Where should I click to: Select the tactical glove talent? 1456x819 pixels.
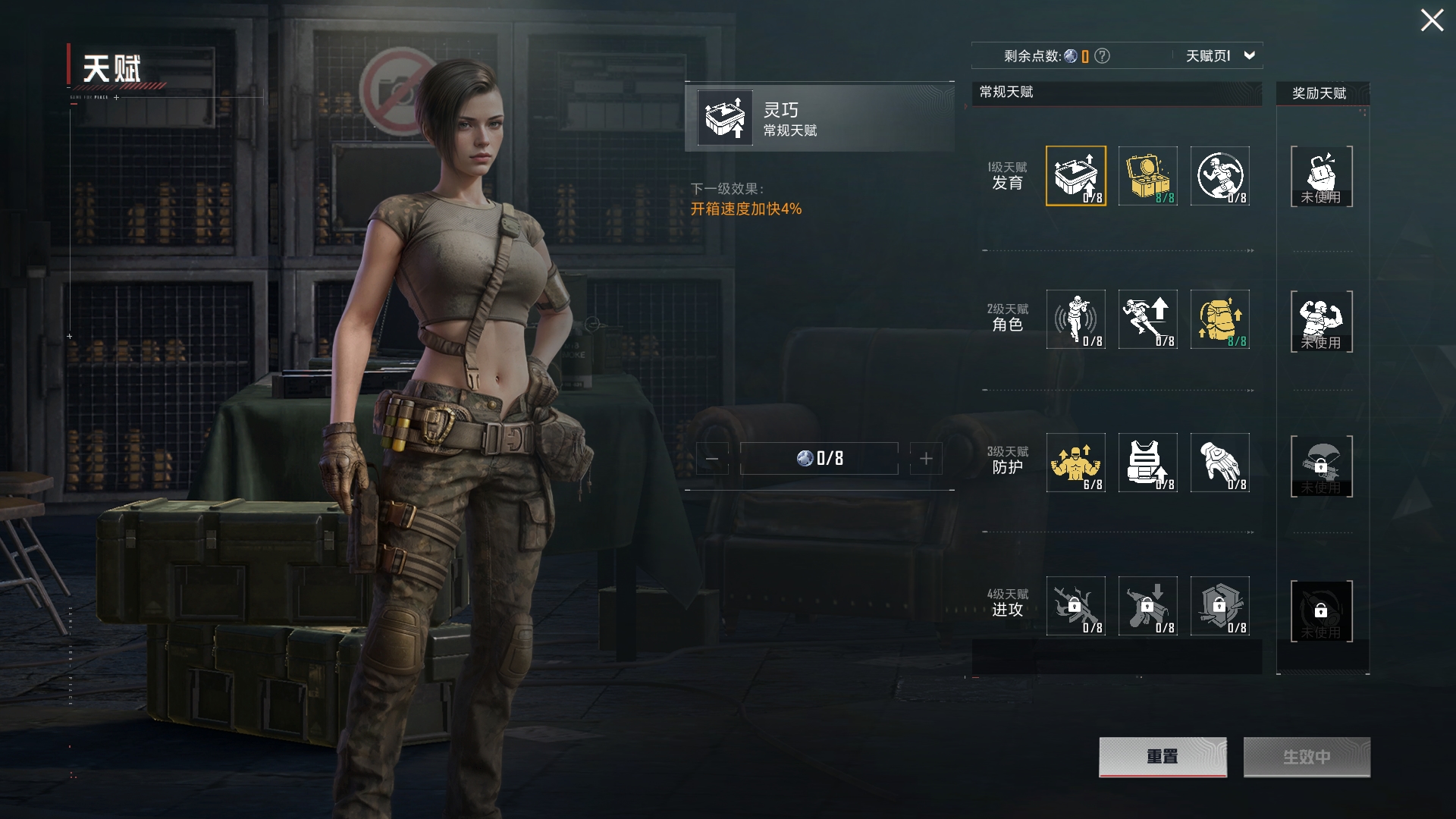click(x=1219, y=463)
